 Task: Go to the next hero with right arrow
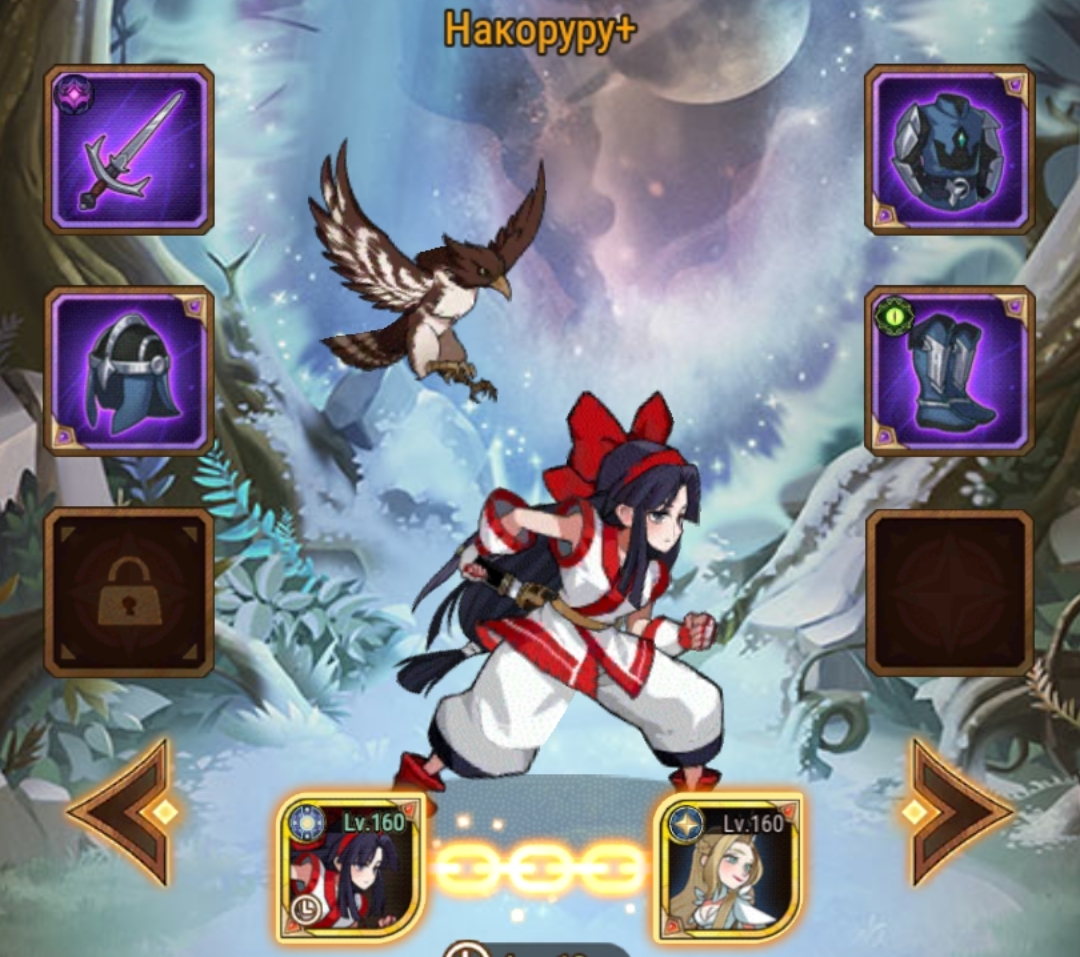pyautogui.click(x=956, y=812)
